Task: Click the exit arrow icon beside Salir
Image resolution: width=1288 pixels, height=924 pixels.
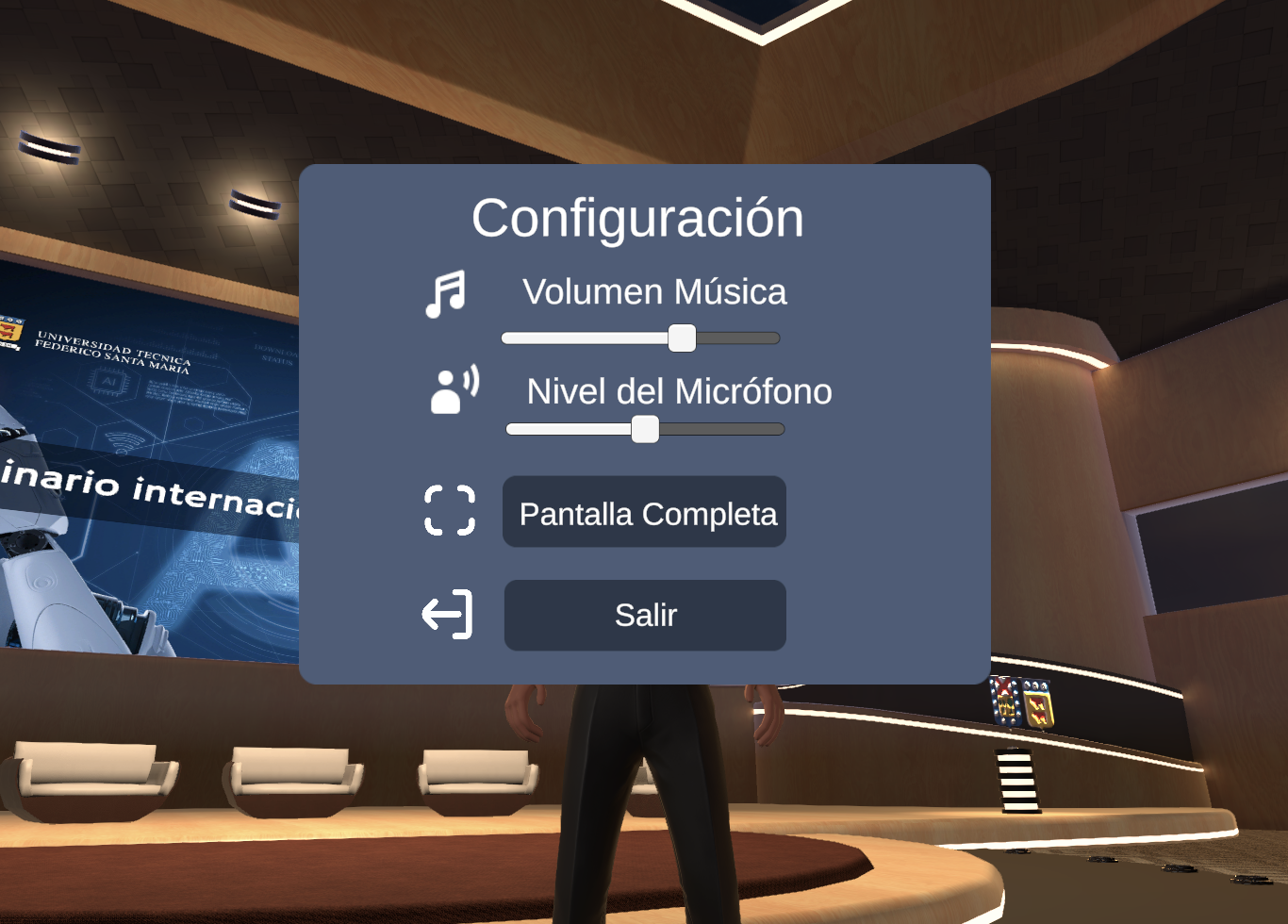Action: tap(448, 614)
